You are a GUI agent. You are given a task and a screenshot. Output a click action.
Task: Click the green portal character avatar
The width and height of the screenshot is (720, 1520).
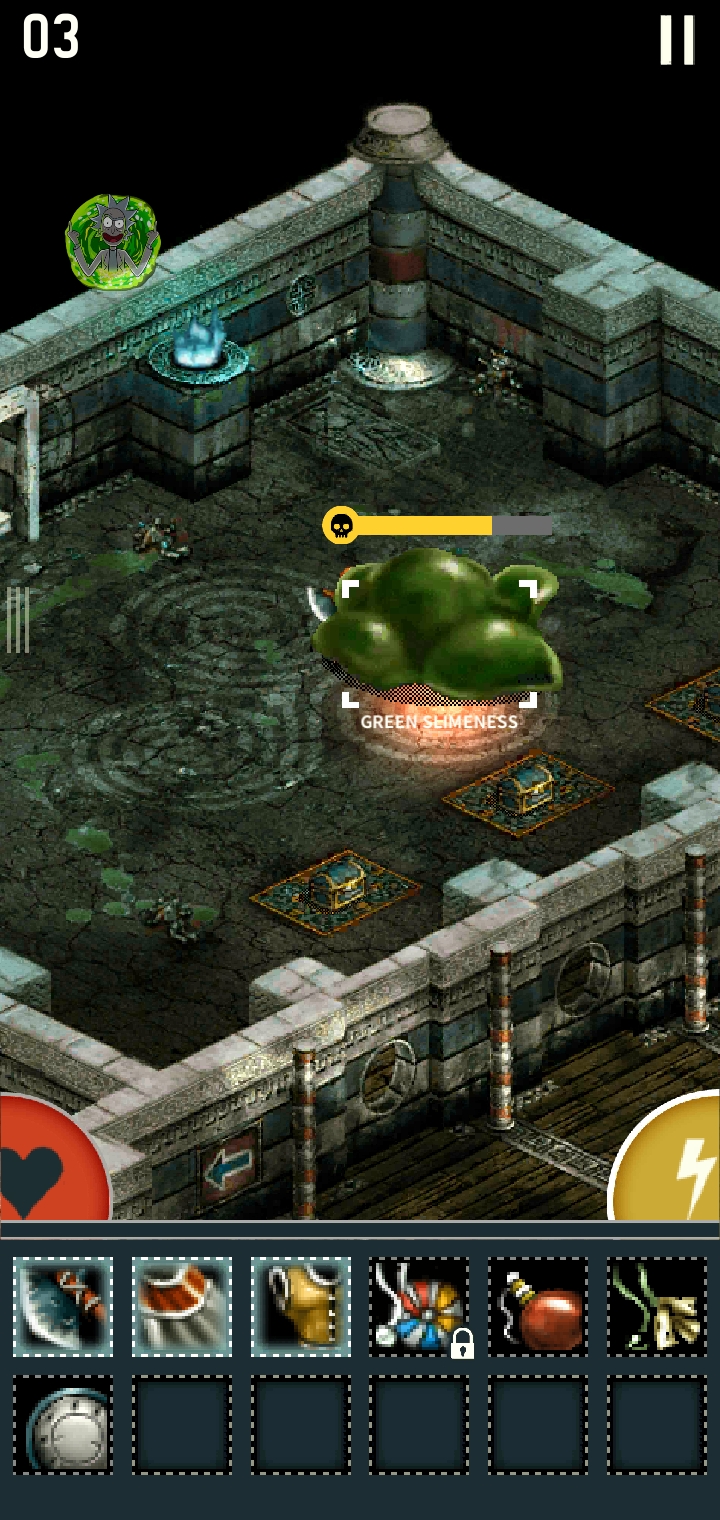tap(112, 243)
